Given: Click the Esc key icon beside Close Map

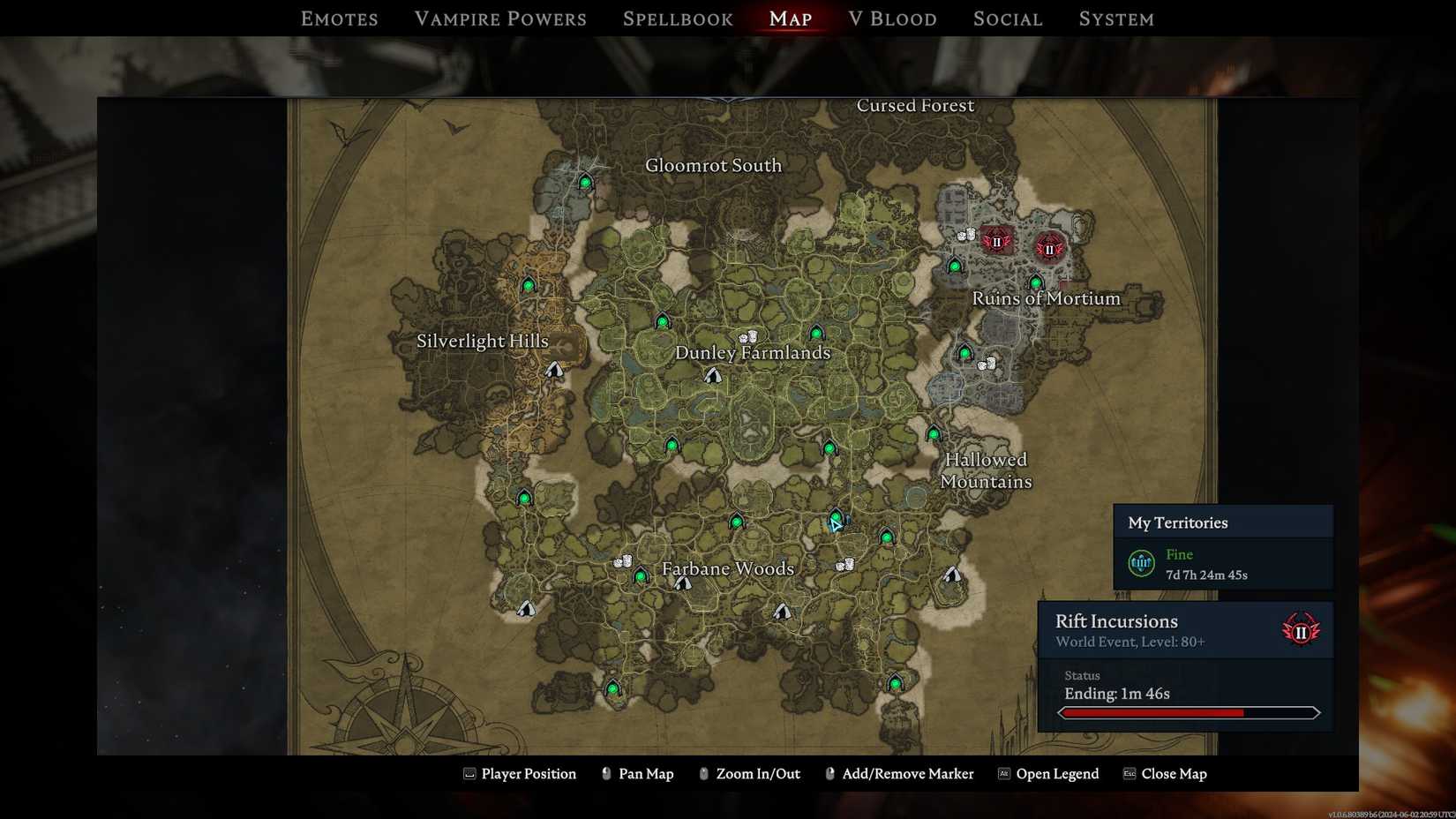Looking at the screenshot, I should 1128,773.
